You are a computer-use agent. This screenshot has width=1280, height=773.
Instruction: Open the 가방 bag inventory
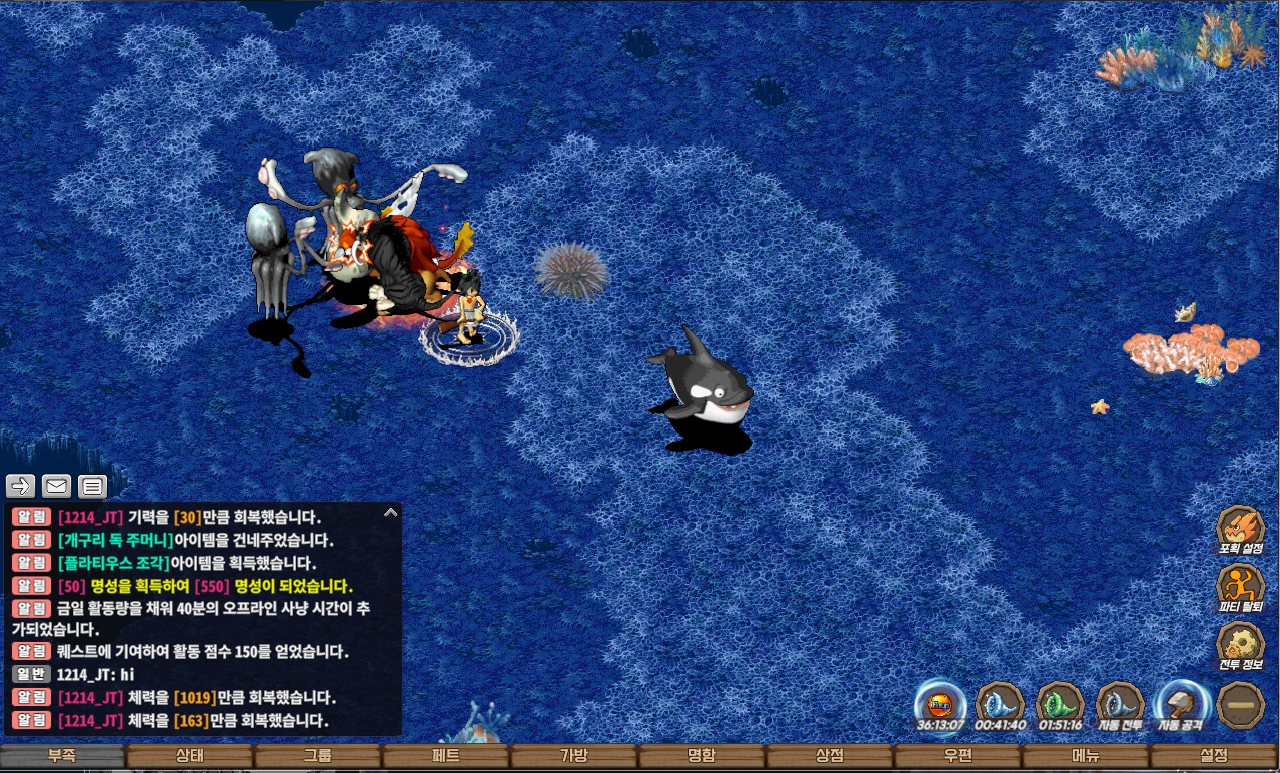[x=574, y=756]
